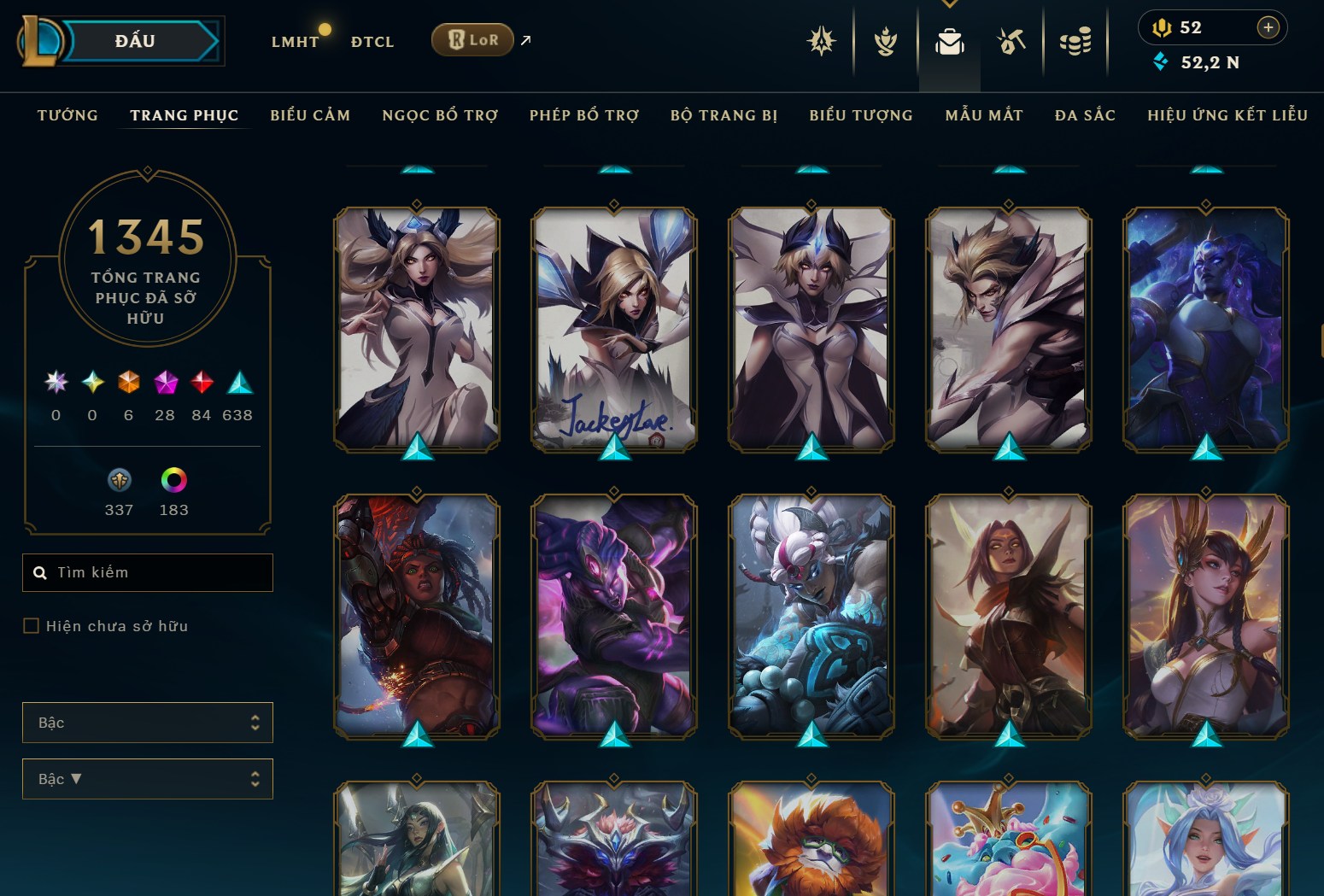
Task: Switch to the TƯỚNG tab
Action: pyautogui.click(x=67, y=115)
